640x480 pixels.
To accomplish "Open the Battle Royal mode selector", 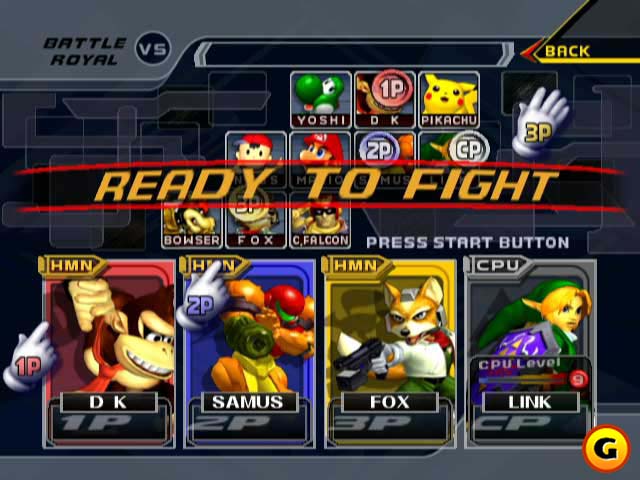I will click(85, 51).
